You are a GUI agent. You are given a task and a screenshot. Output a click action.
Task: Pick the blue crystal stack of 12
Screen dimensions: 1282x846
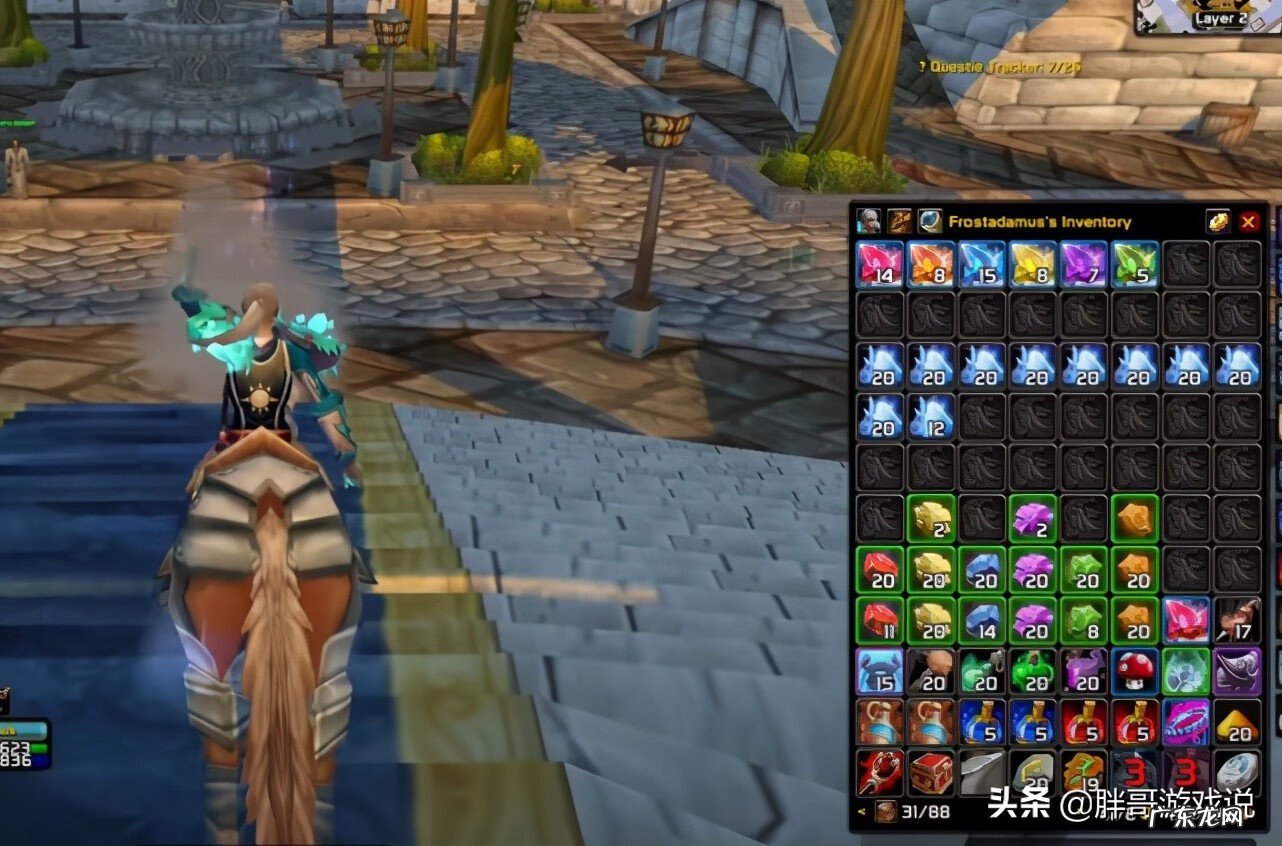932,417
